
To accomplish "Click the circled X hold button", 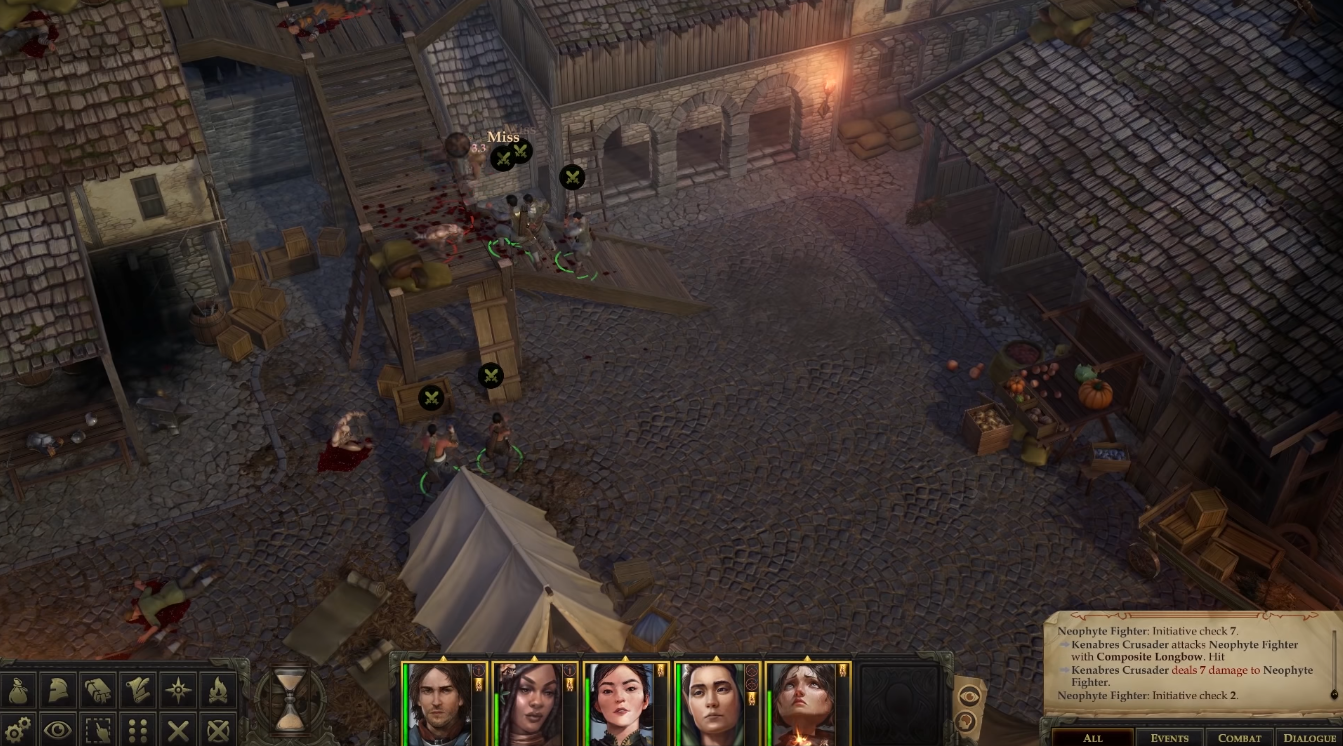I will [217, 729].
